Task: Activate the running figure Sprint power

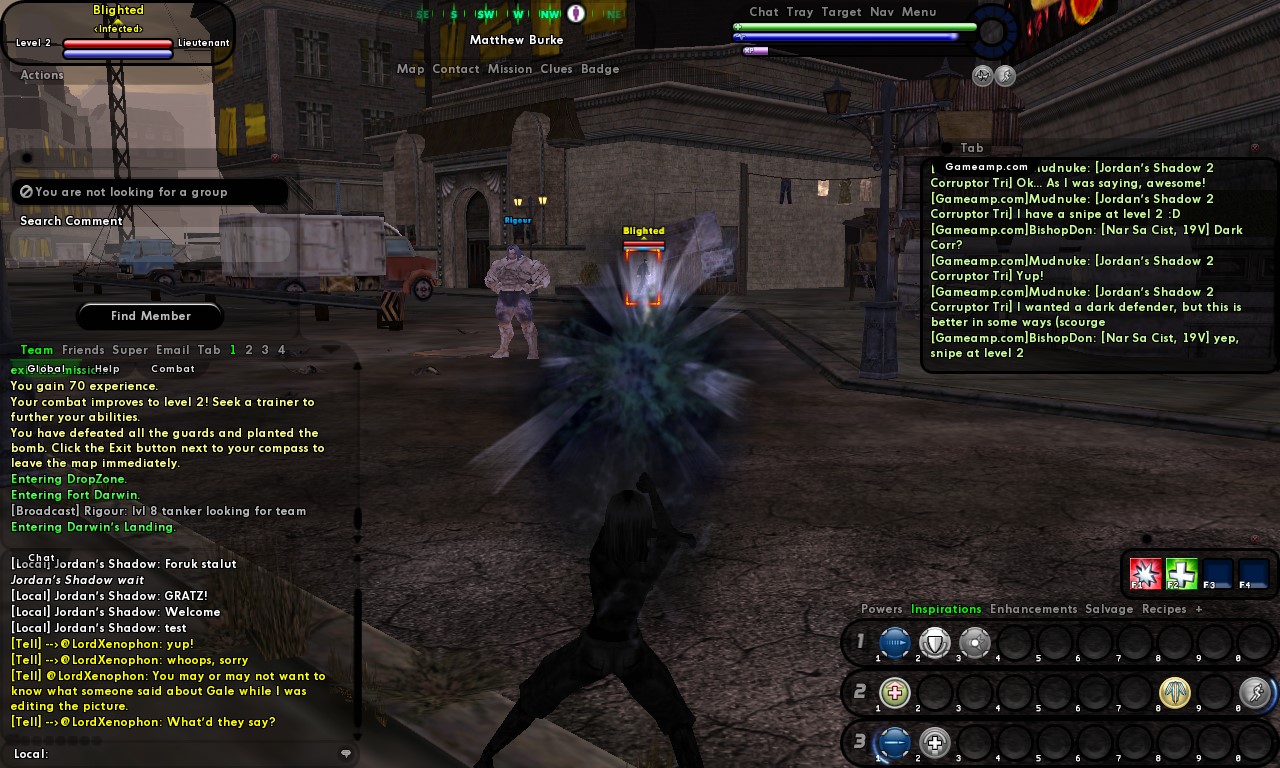Action: point(1254,692)
